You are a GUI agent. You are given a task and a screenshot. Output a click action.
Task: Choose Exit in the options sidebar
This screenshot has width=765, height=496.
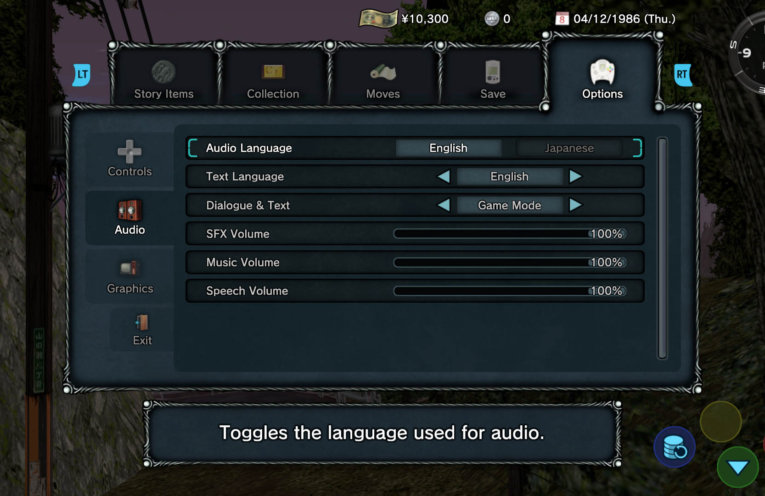tap(142, 330)
